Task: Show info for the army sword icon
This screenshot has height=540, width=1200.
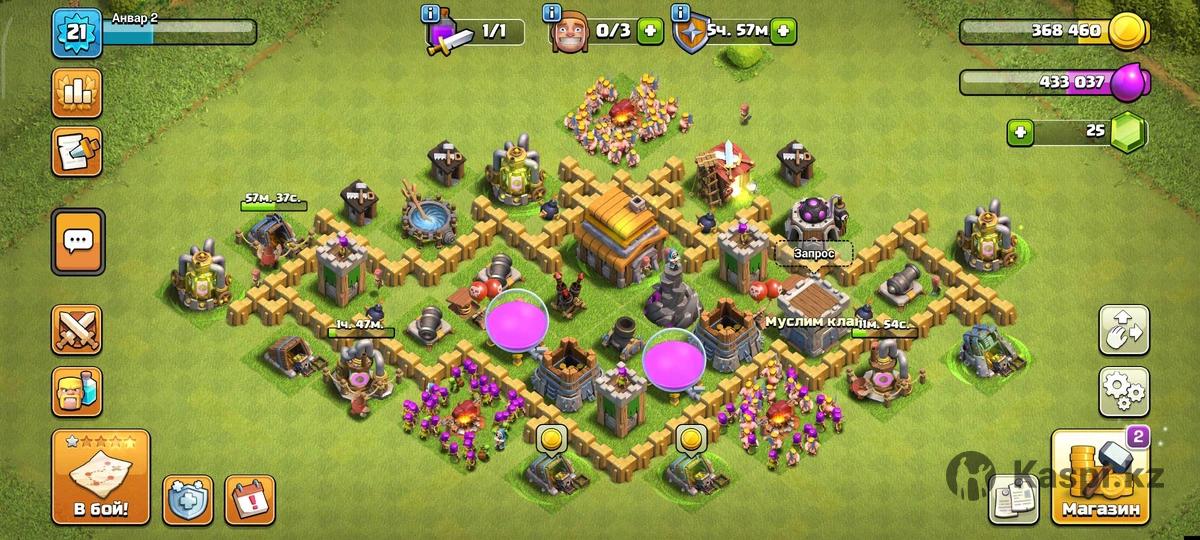Action: [x=431, y=14]
